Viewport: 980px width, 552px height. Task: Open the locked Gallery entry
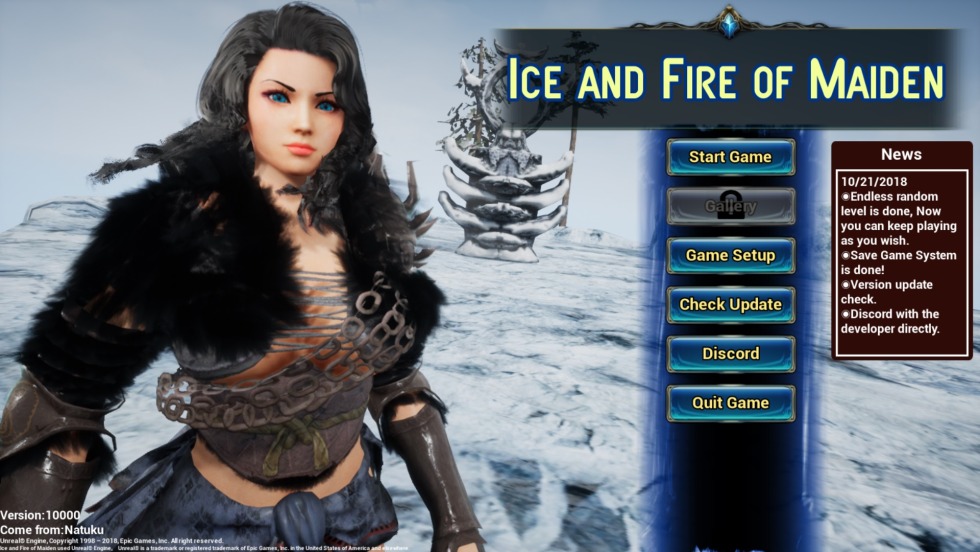(730, 206)
